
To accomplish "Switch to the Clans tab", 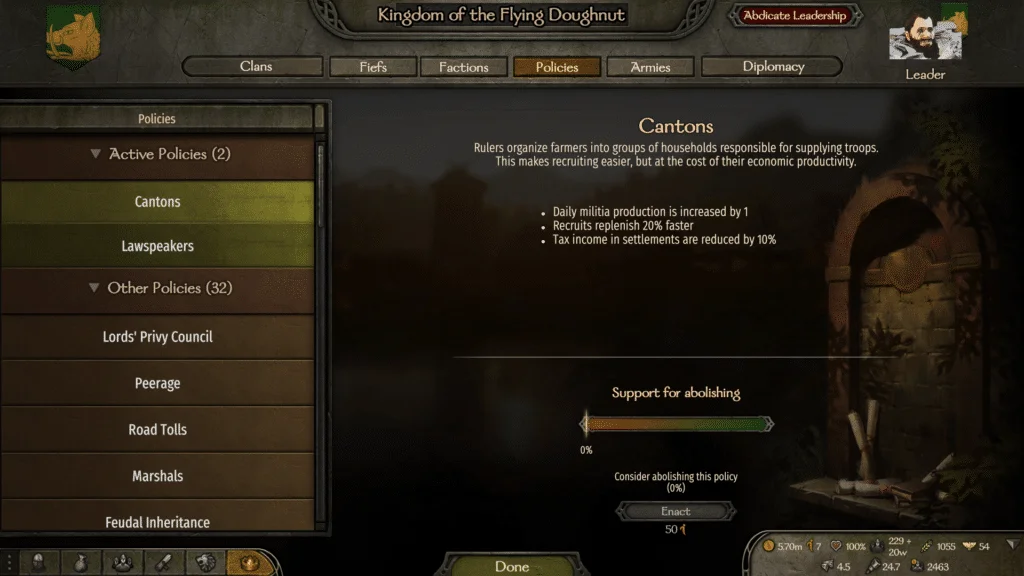I will point(256,67).
